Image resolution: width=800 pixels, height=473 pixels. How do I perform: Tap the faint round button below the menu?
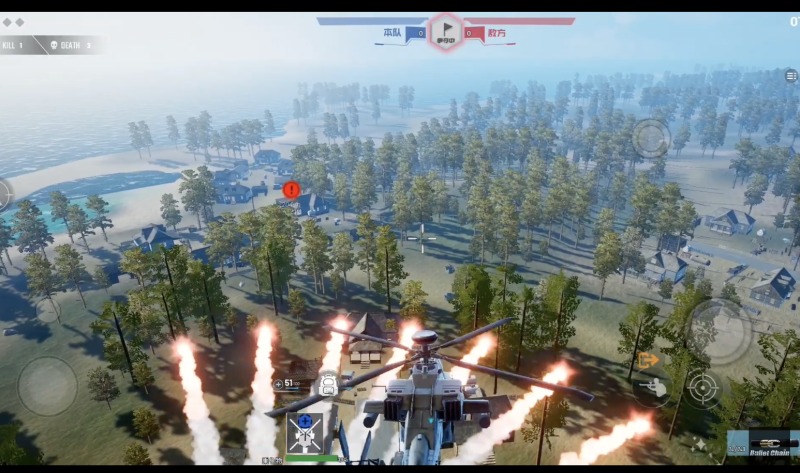click(651, 138)
